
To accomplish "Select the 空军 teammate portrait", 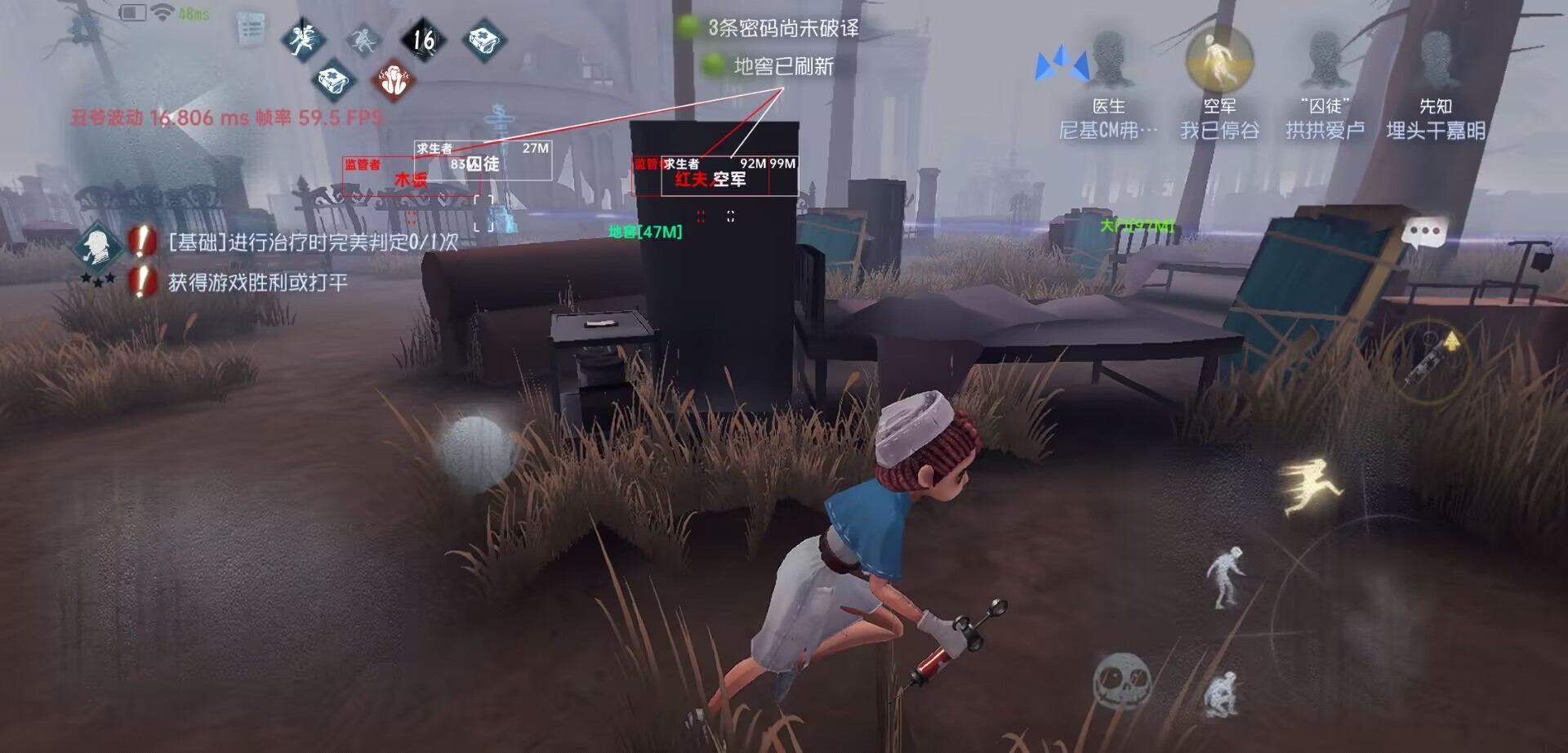I will tap(1219, 60).
